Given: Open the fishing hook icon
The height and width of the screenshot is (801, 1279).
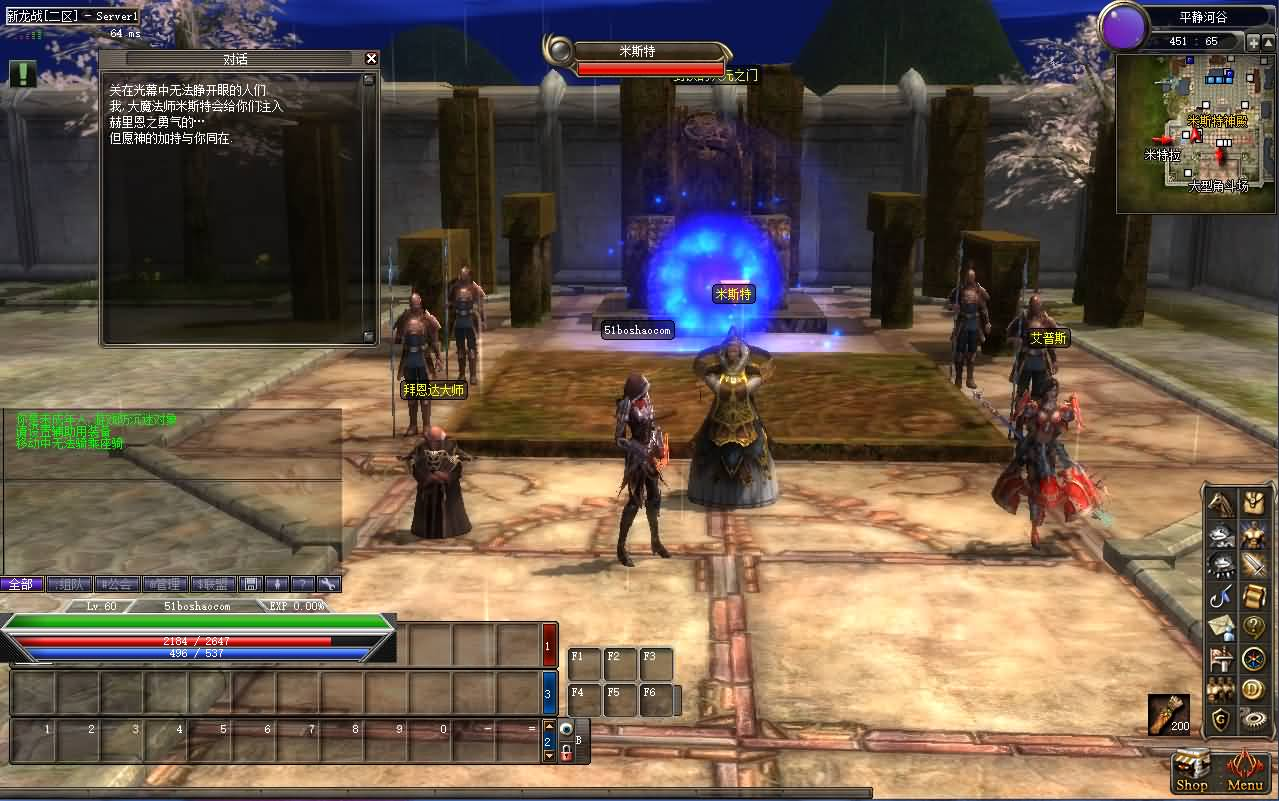Looking at the screenshot, I should click(1220, 596).
